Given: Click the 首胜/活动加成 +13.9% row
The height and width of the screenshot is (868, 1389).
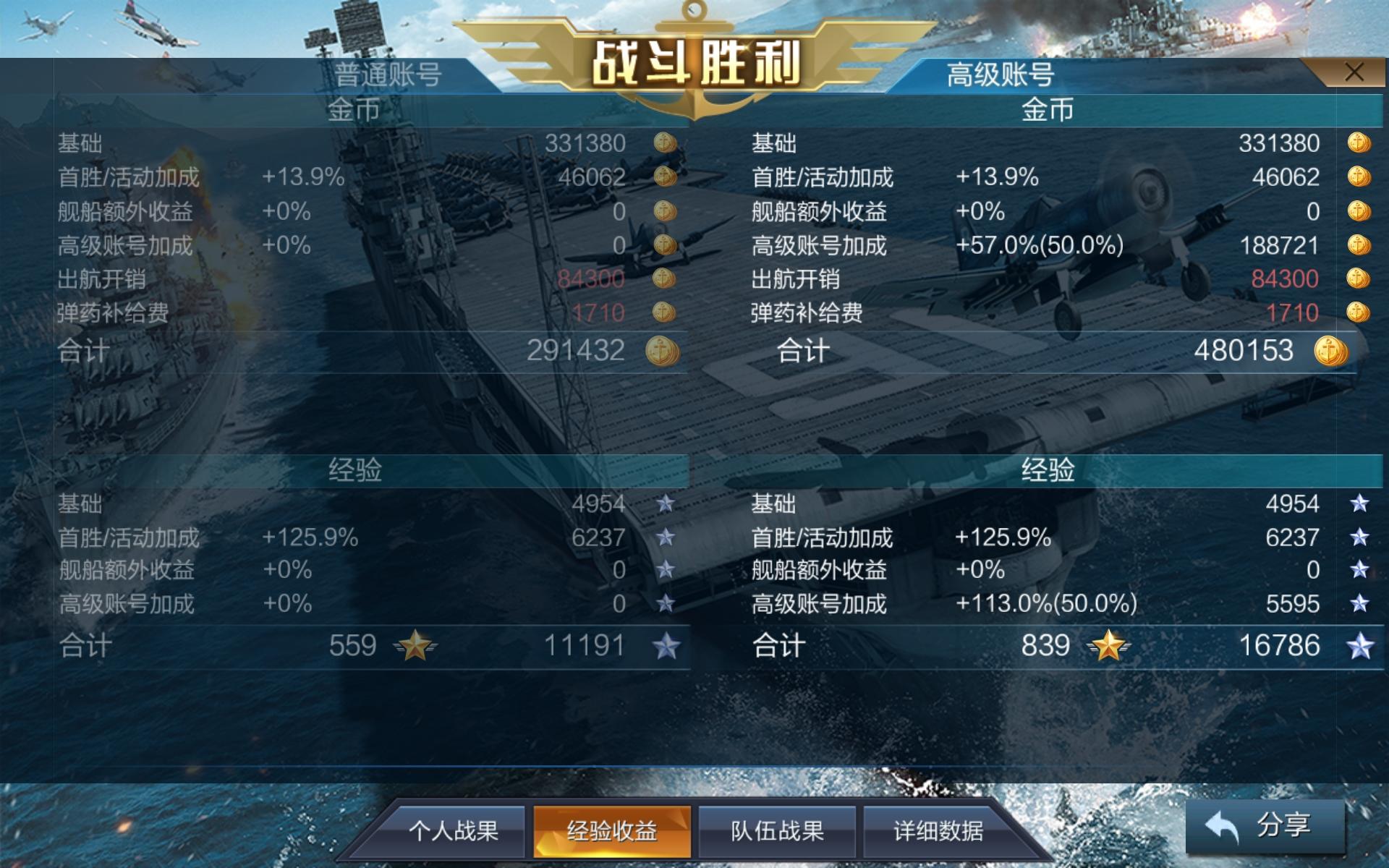Looking at the screenshot, I should (x=305, y=177).
